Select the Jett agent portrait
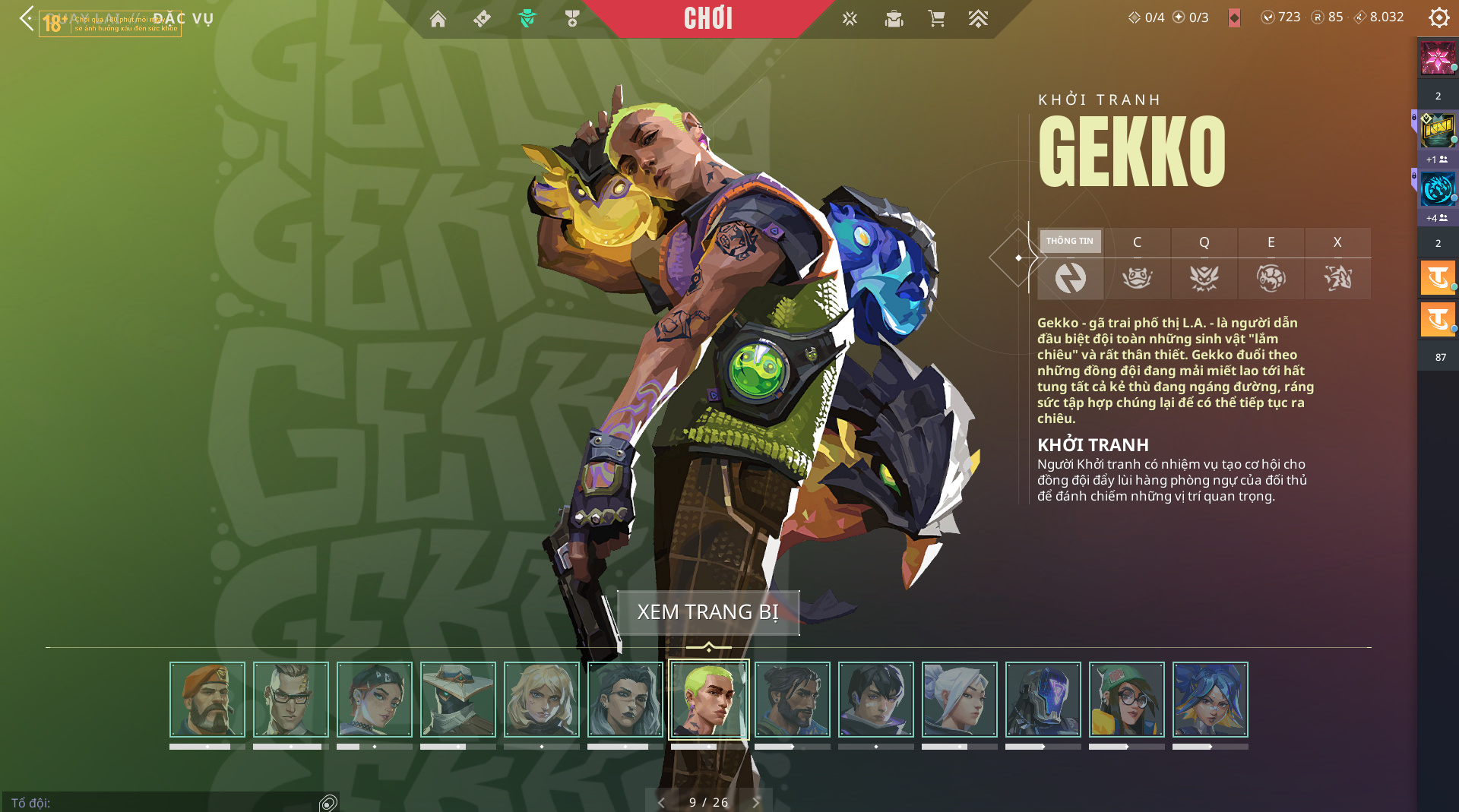This screenshot has height=812, width=1459. pos(960,700)
